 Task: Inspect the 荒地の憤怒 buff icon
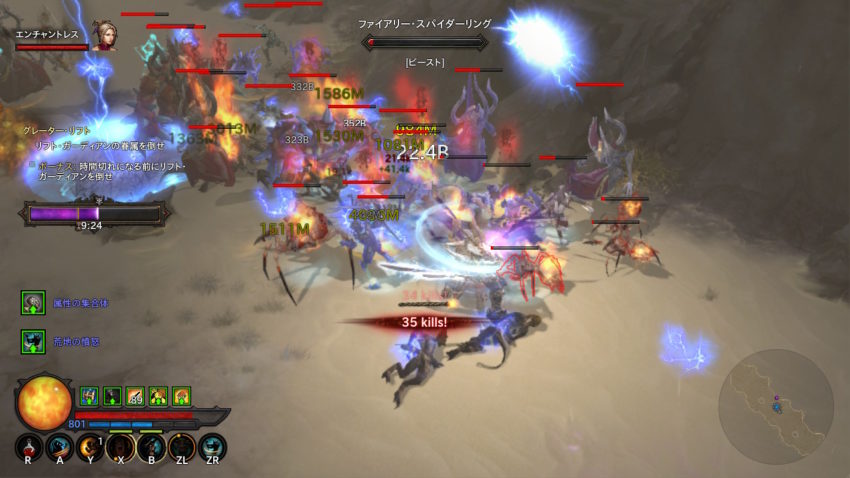click(x=33, y=341)
